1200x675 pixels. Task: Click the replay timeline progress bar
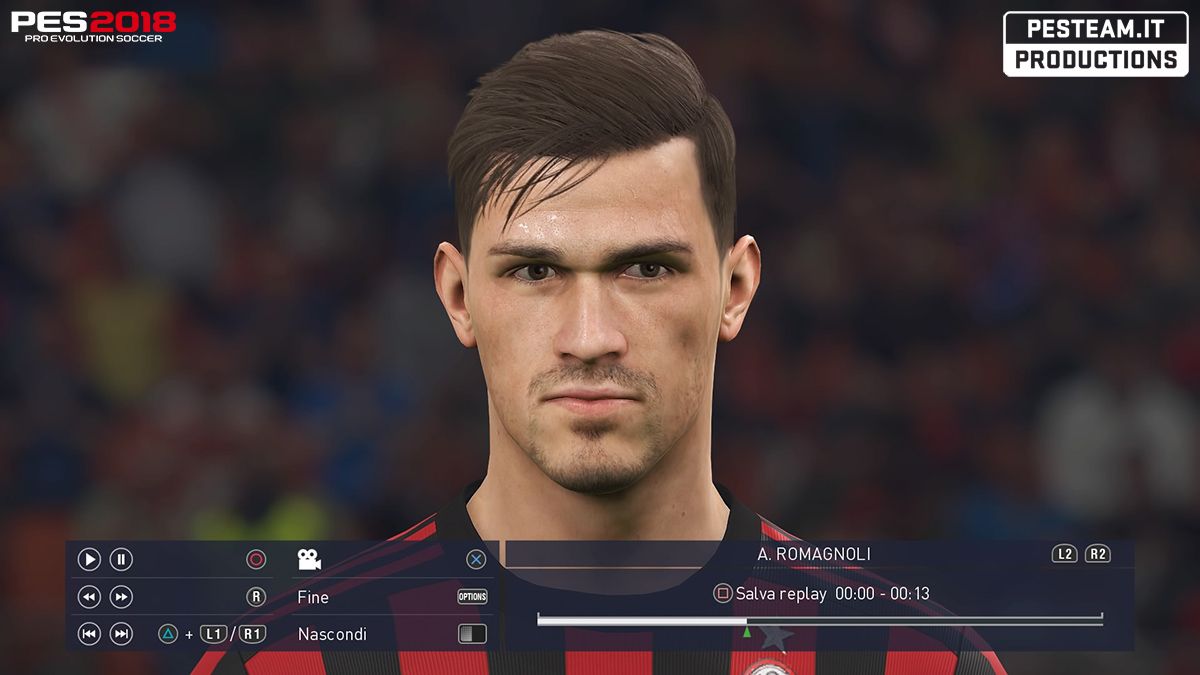819,621
